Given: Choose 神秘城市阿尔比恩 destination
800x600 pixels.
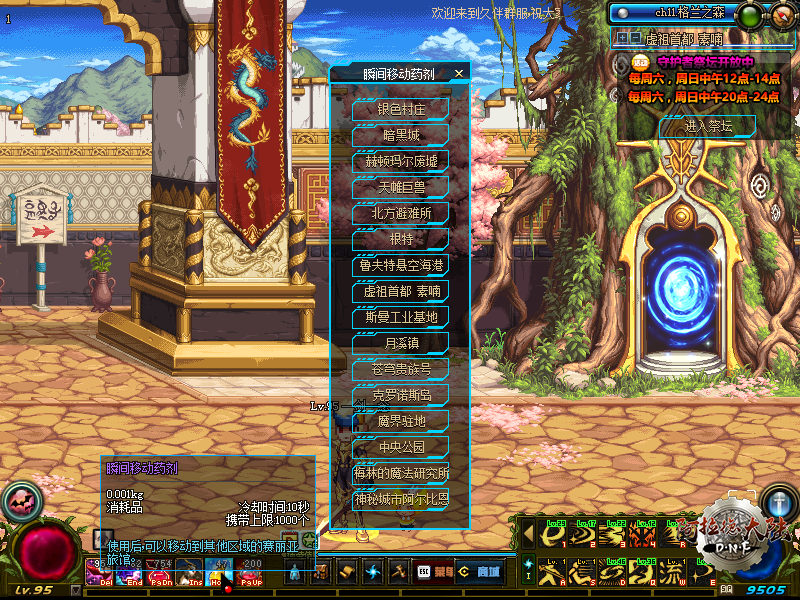Looking at the screenshot, I should (x=401, y=498).
